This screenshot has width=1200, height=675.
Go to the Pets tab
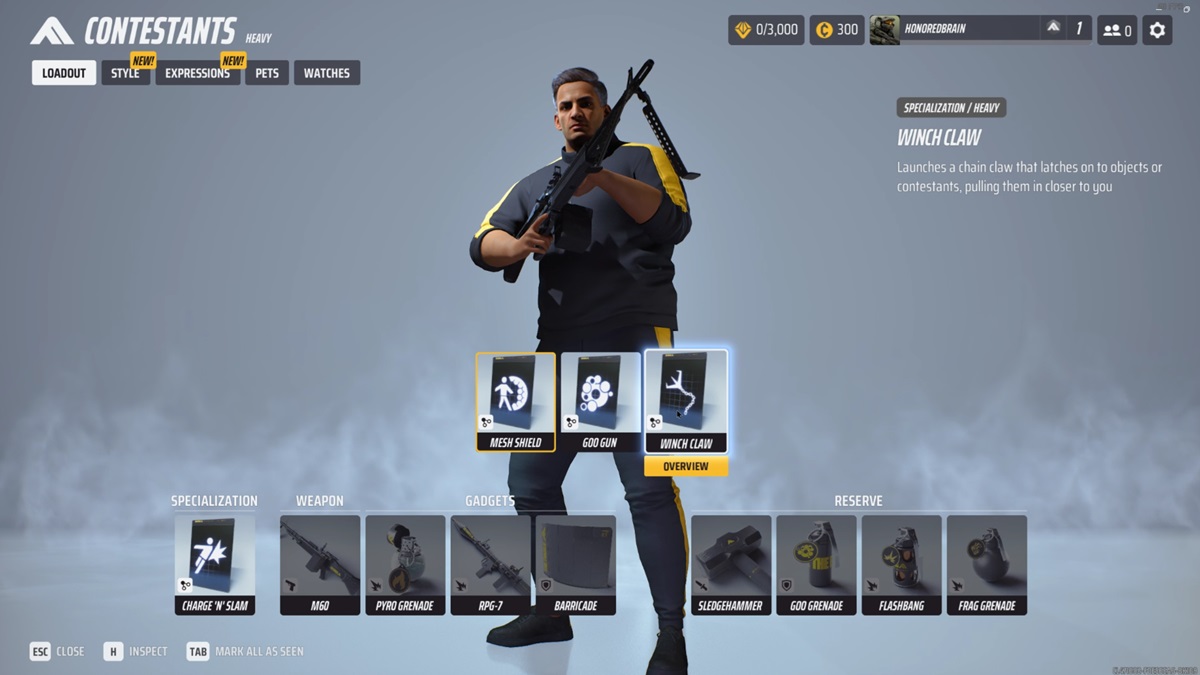(x=267, y=73)
